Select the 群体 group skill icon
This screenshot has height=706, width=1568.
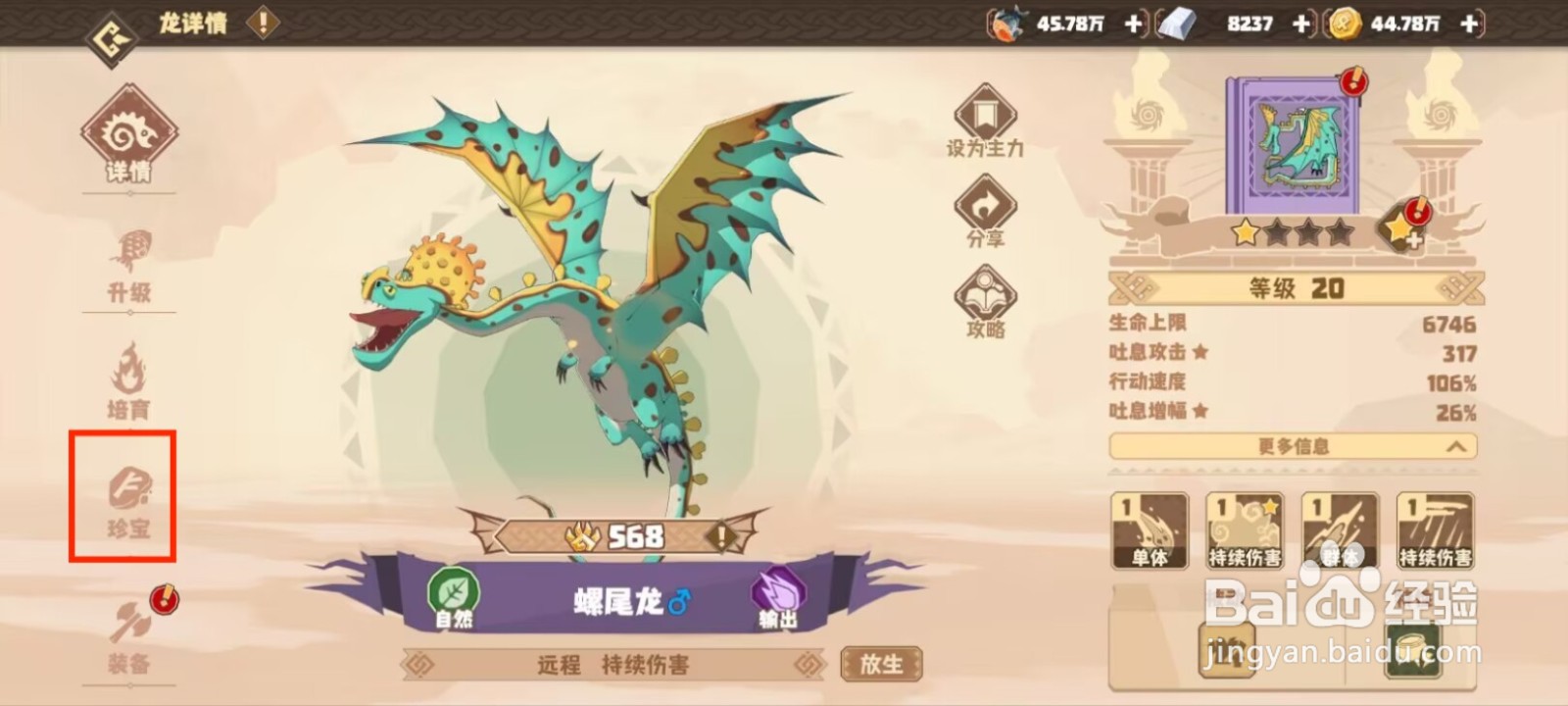click(1340, 529)
